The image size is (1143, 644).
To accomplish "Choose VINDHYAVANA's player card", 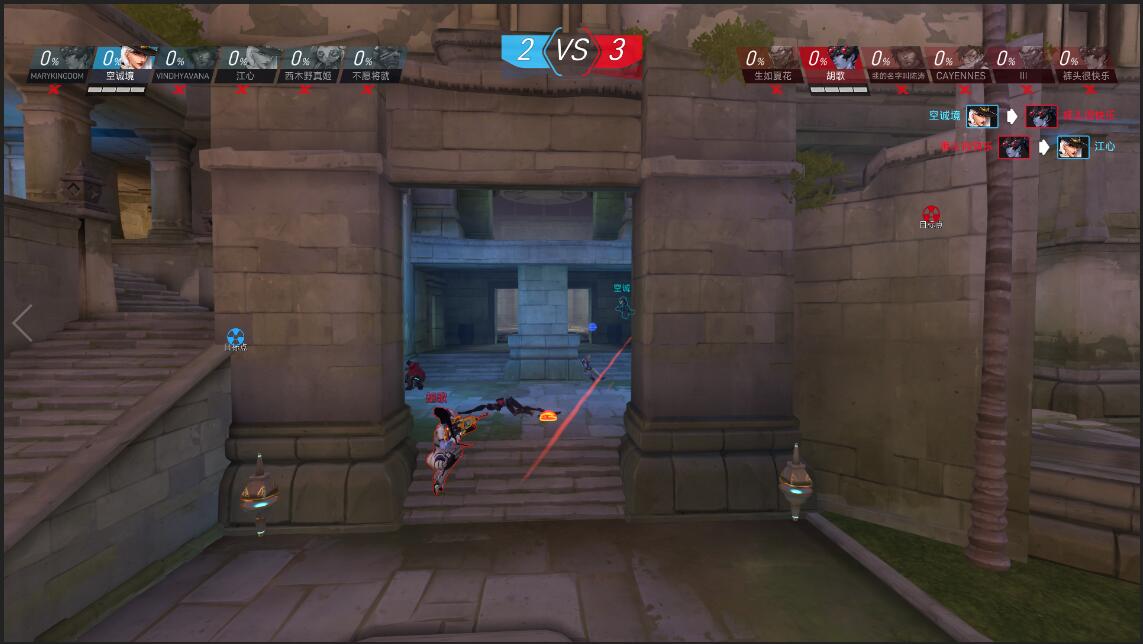I will 182,63.
